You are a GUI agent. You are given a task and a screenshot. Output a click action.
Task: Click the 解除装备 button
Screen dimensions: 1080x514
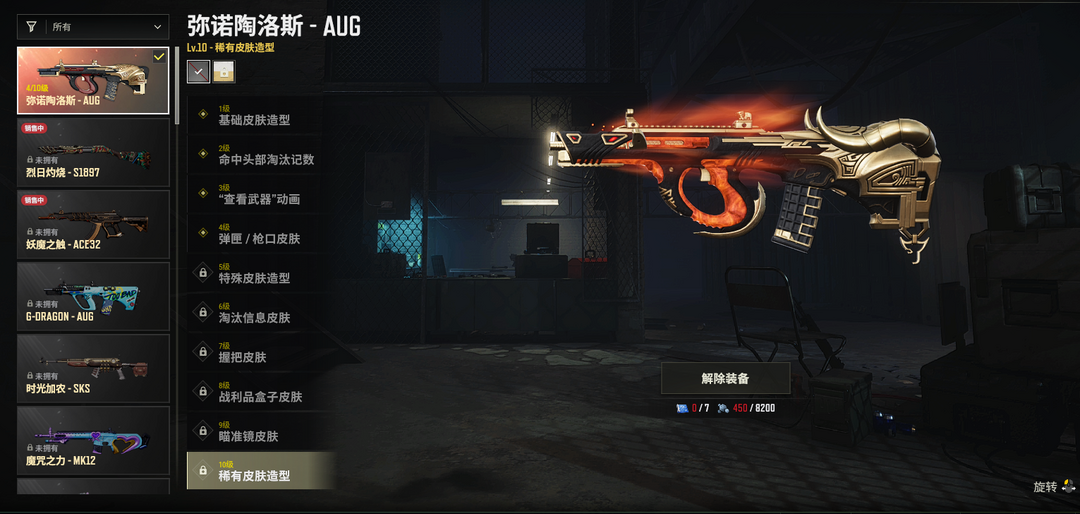pos(725,378)
